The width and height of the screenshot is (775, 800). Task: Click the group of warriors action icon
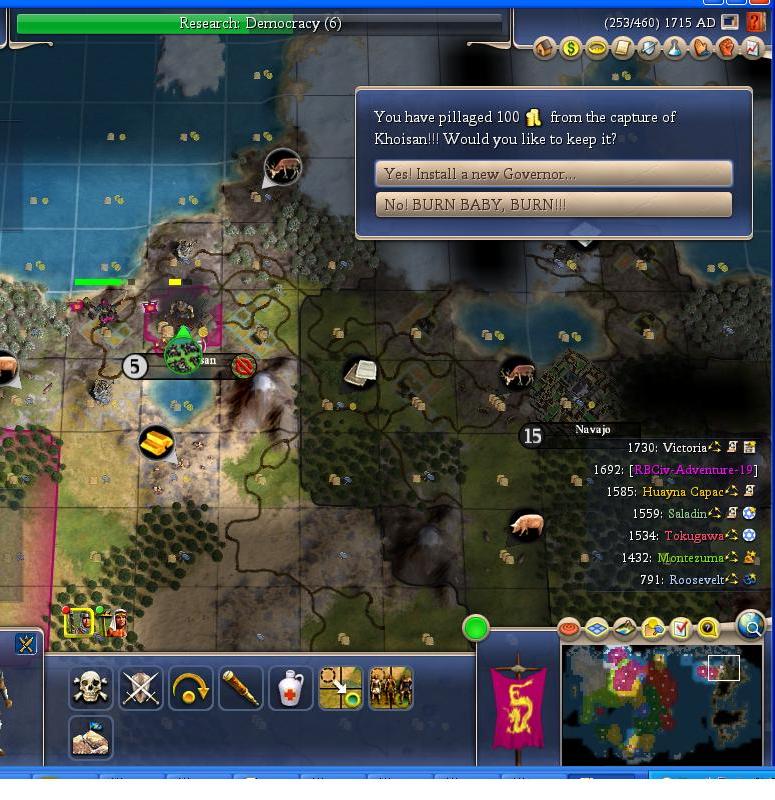click(390, 688)
